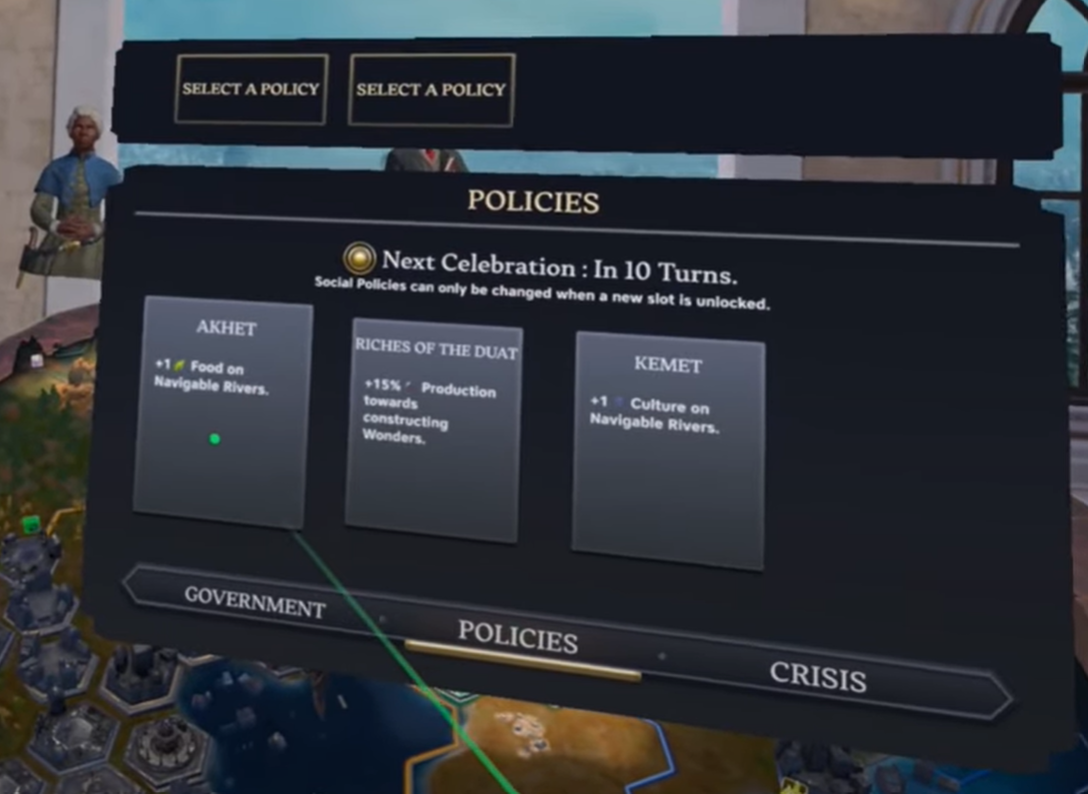Select the Akhet policy card
The image size is (1088, 794).
pyautogui.click(x=223, y=412)
